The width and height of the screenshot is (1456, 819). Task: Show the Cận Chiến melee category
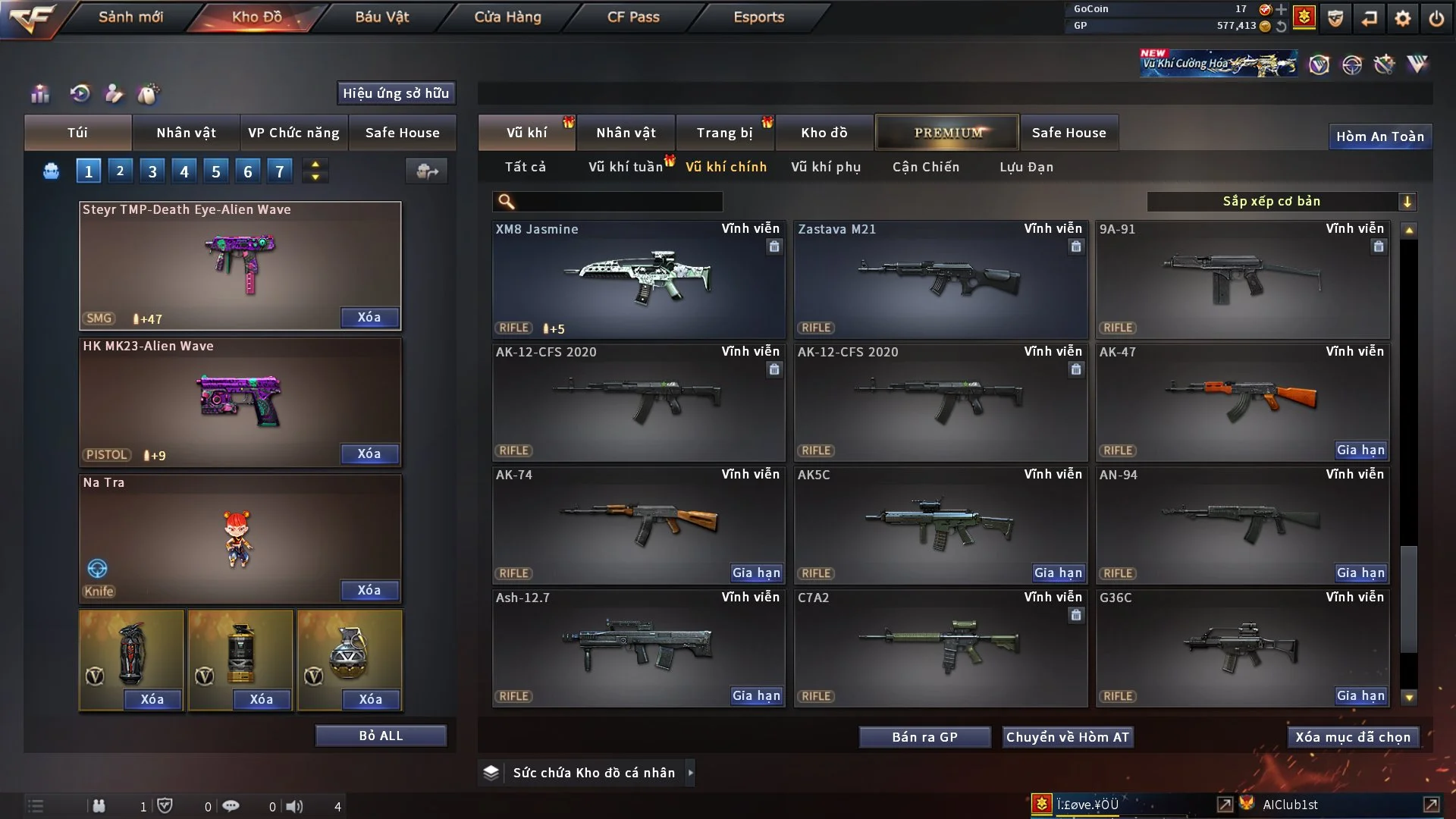pos(925,167)
